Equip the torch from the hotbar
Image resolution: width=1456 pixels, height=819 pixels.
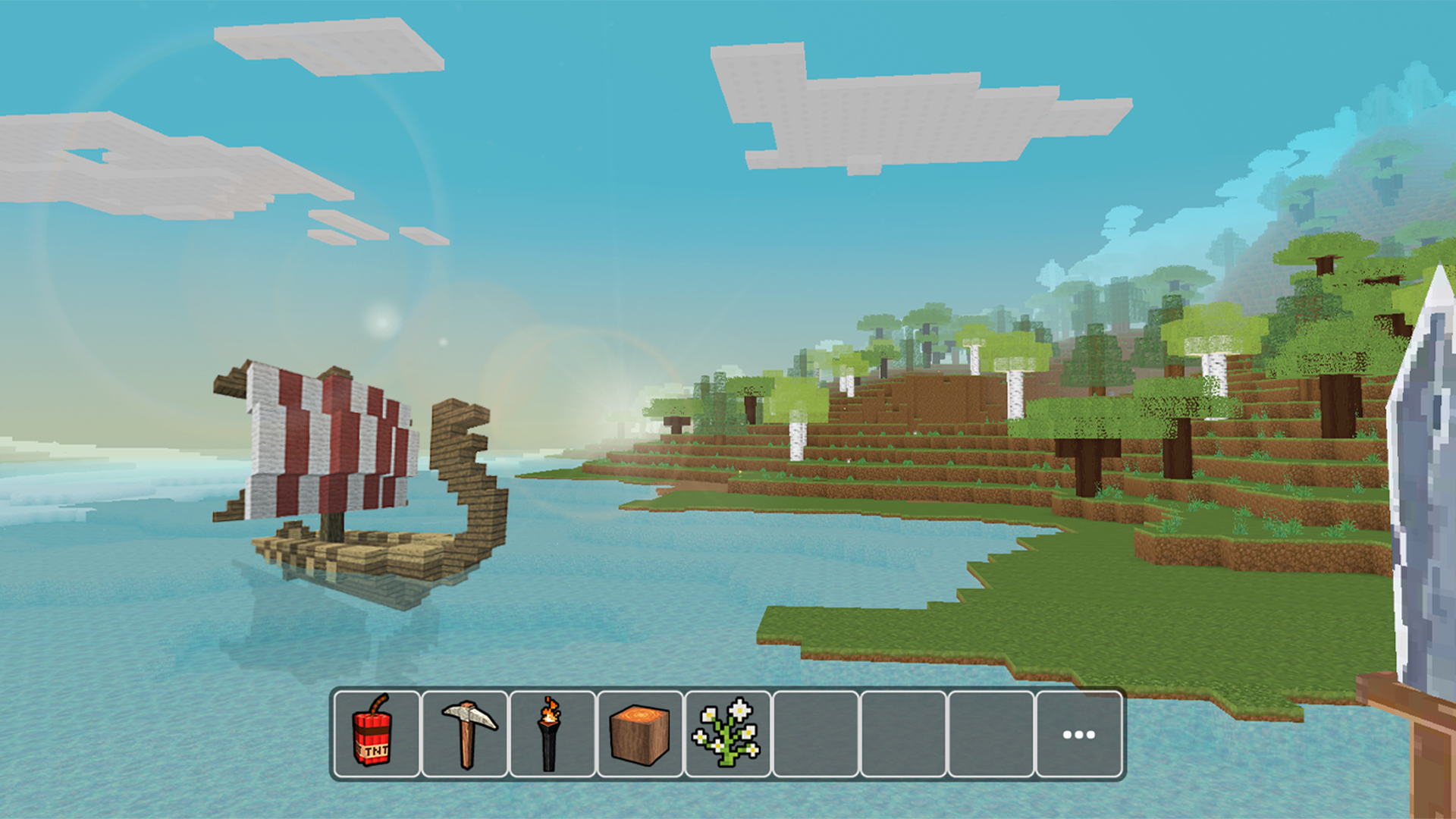pos(551,732)
